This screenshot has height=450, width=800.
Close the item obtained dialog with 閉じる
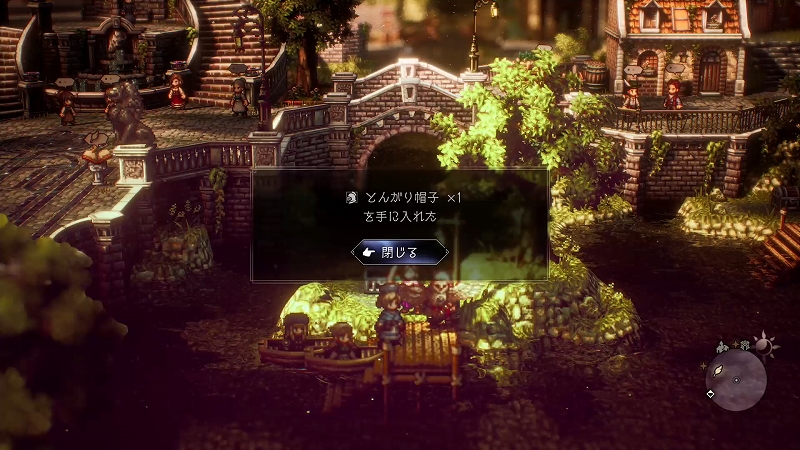coord(400,253)
